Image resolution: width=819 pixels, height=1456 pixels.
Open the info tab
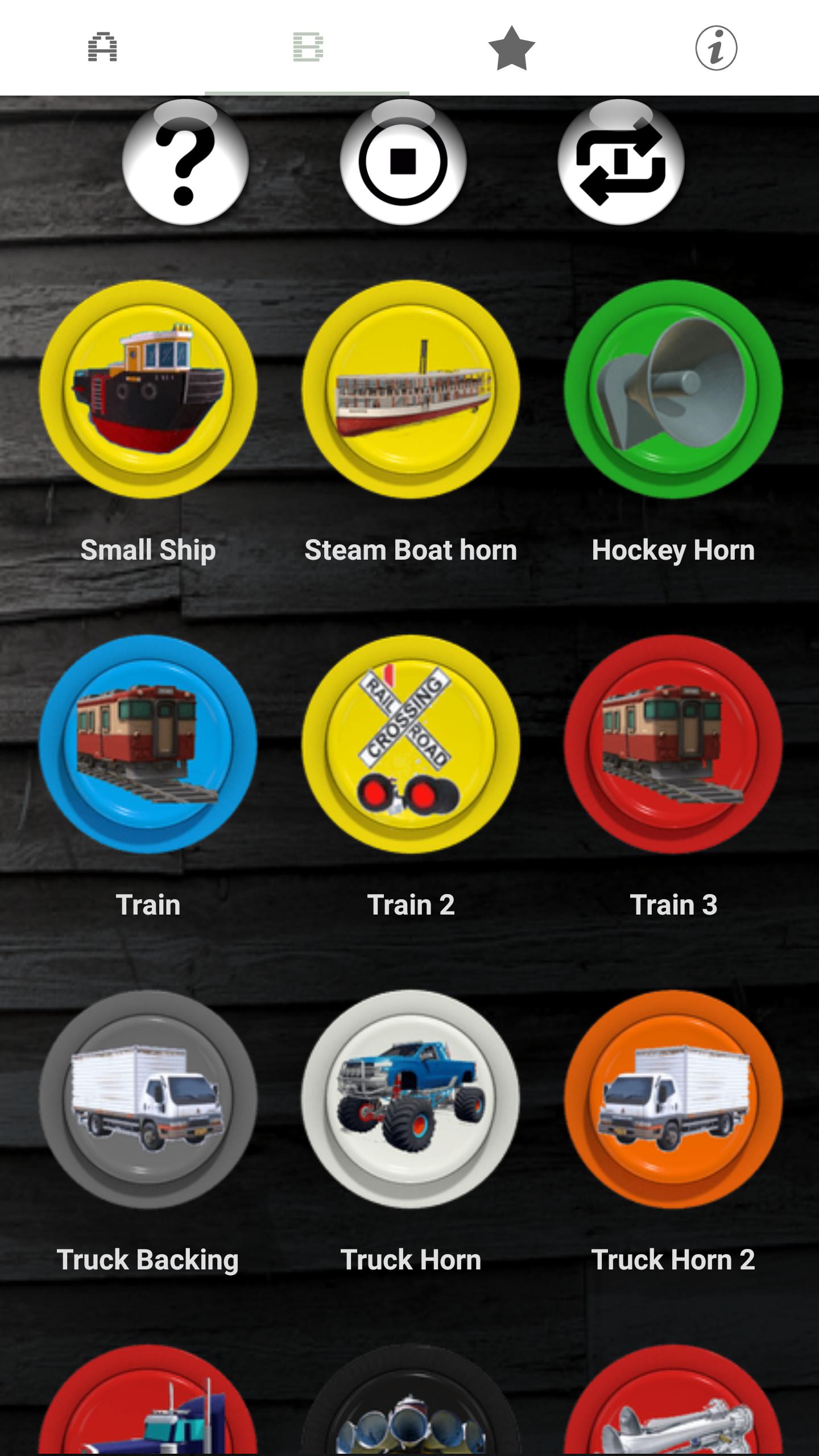716,48
